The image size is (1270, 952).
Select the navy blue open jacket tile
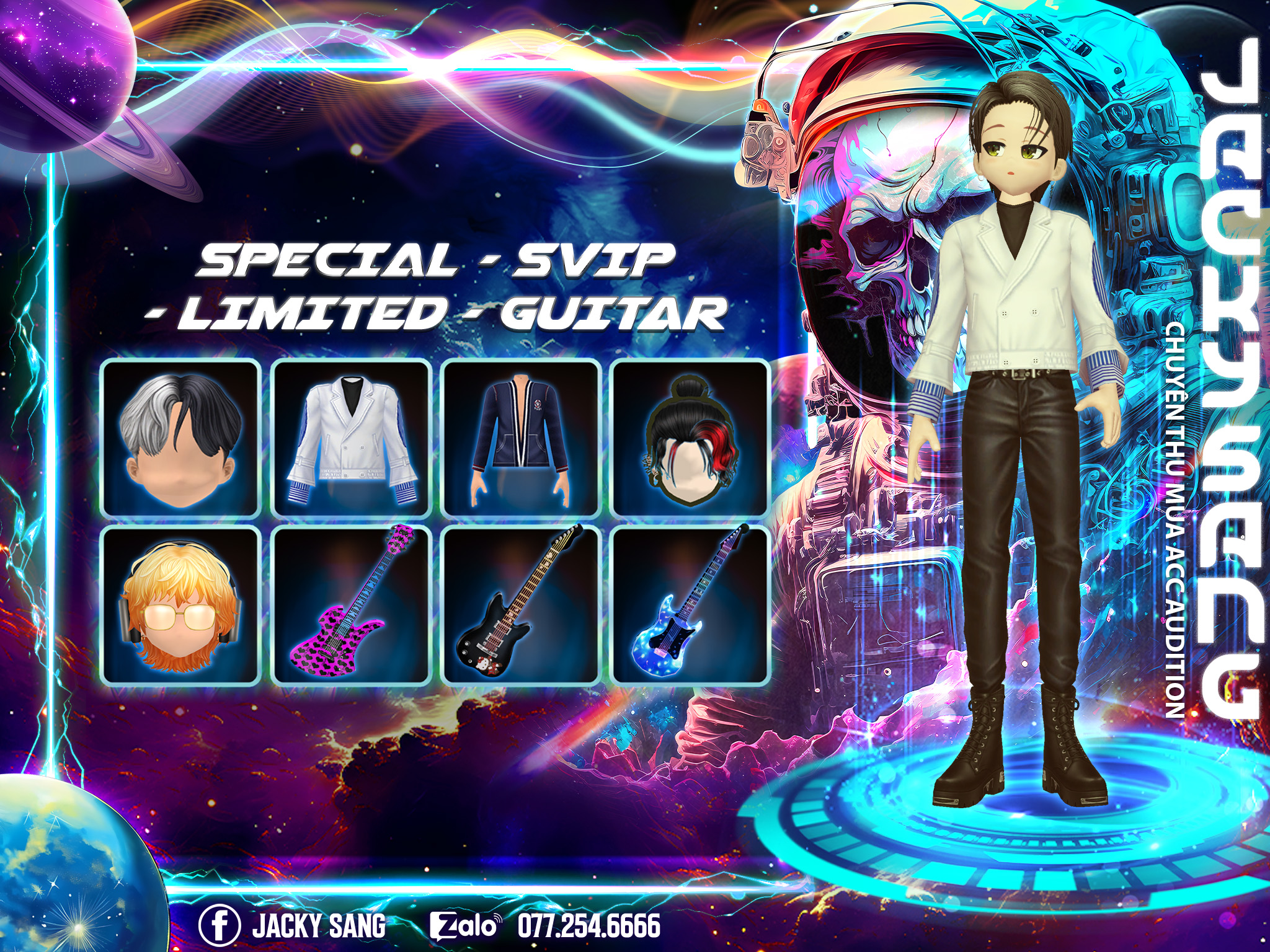521,439
